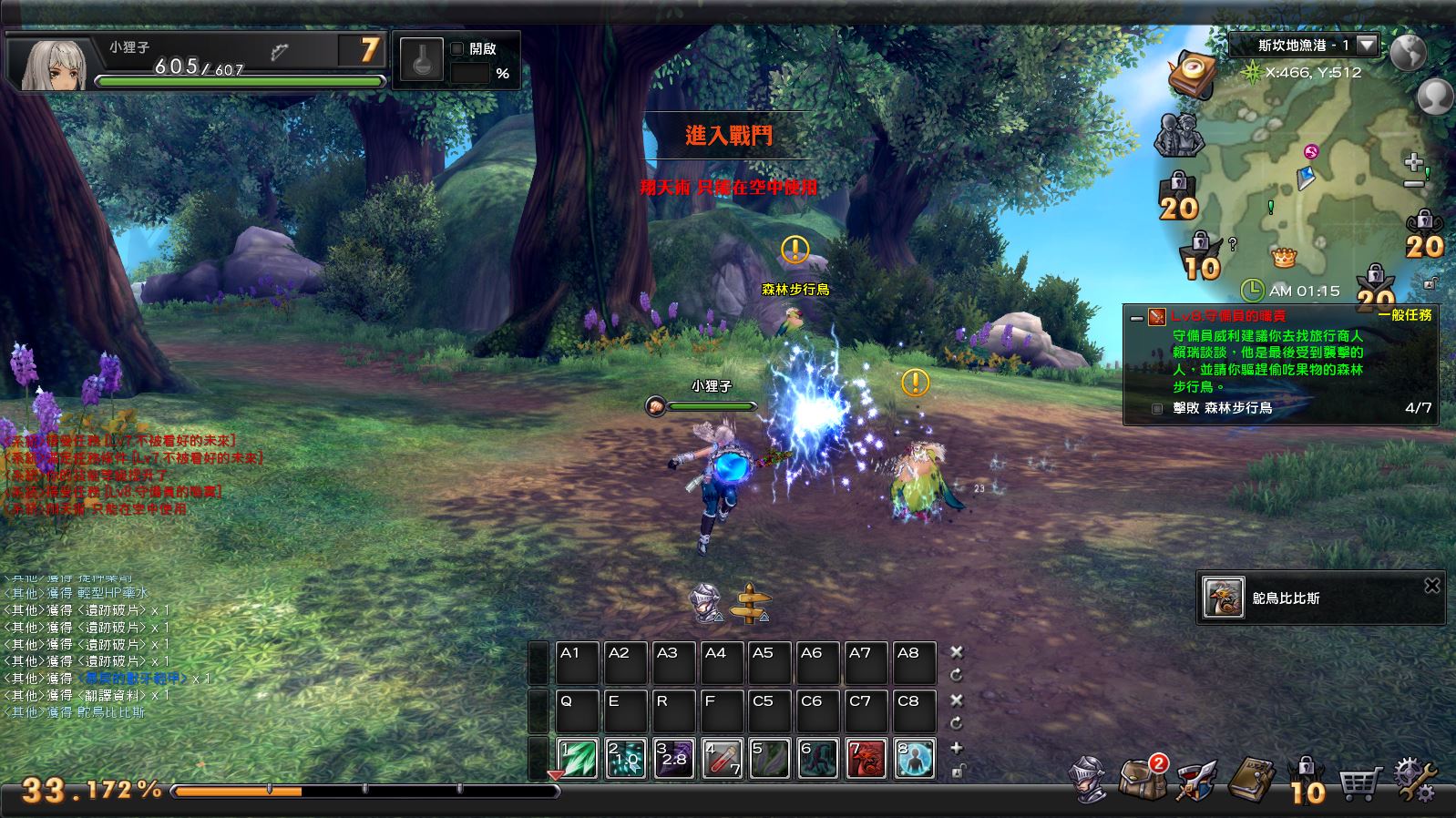Activate the green slash skill in slot 1
1456x818 pixels.
pos(577,760)
